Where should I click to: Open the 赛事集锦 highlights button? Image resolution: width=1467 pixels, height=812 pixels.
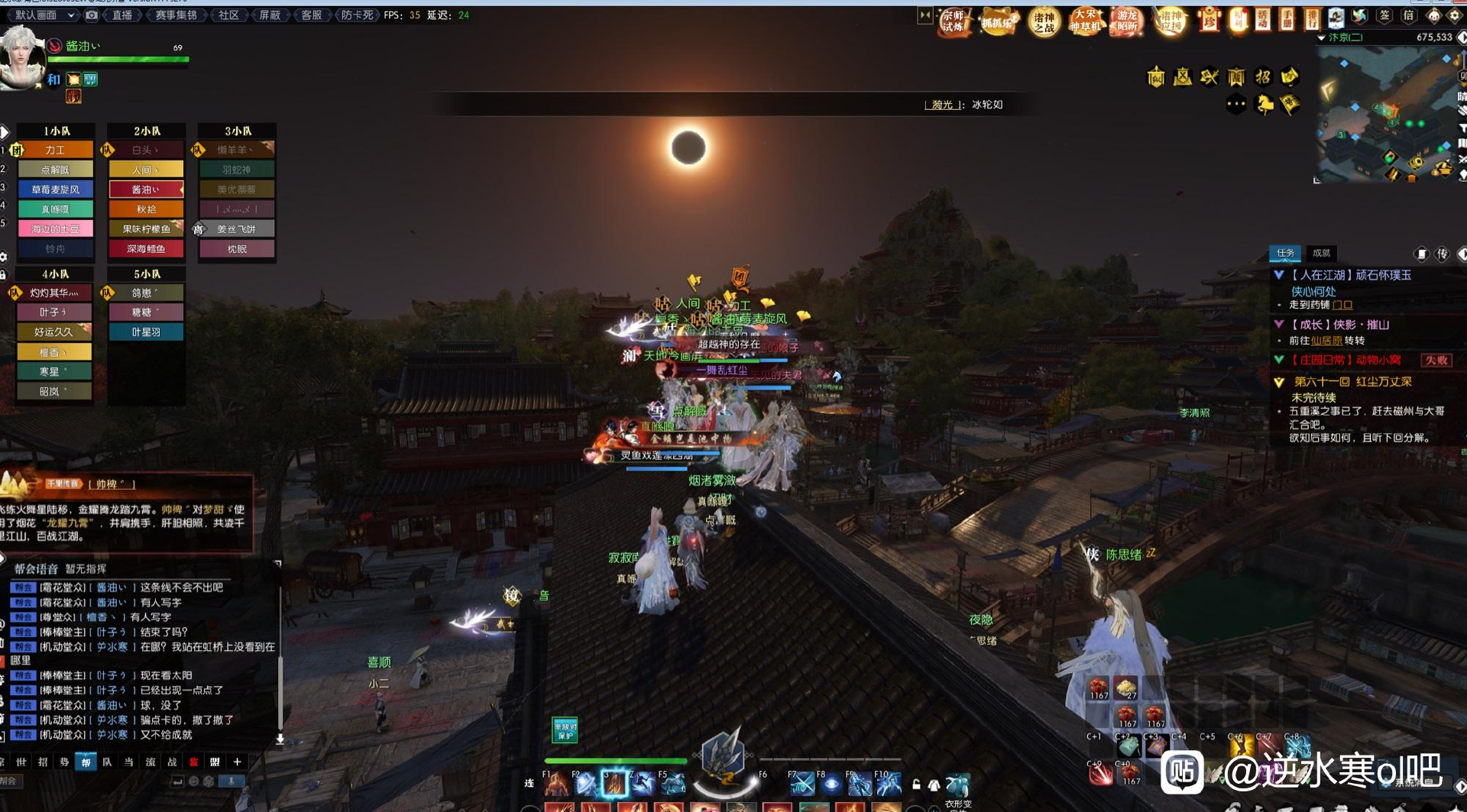click(176, 15)
